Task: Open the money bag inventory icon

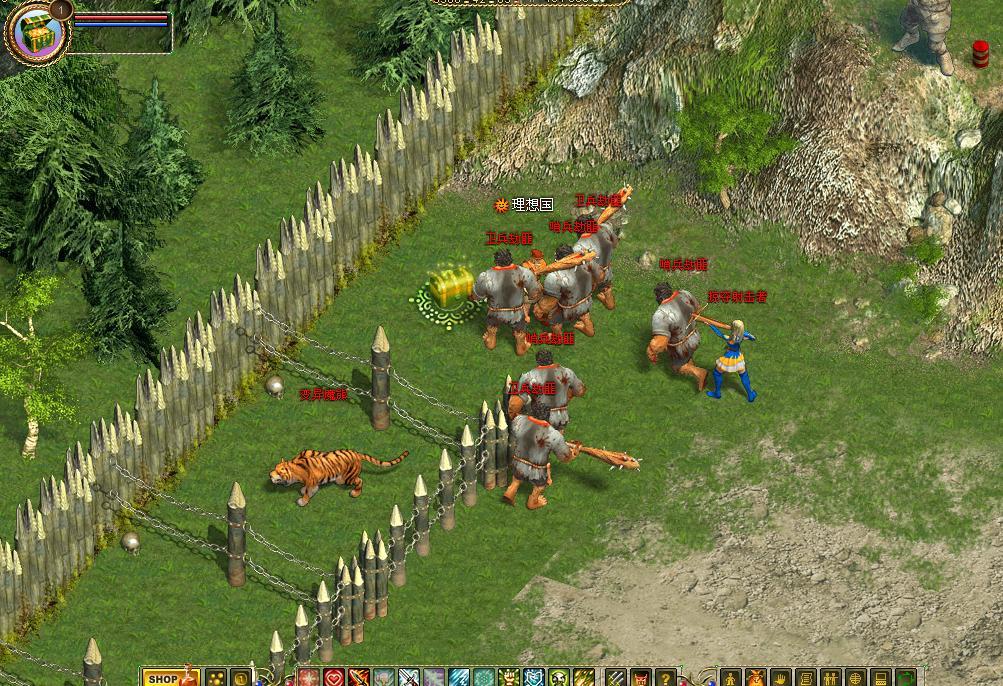Action: tap(756, 679)
